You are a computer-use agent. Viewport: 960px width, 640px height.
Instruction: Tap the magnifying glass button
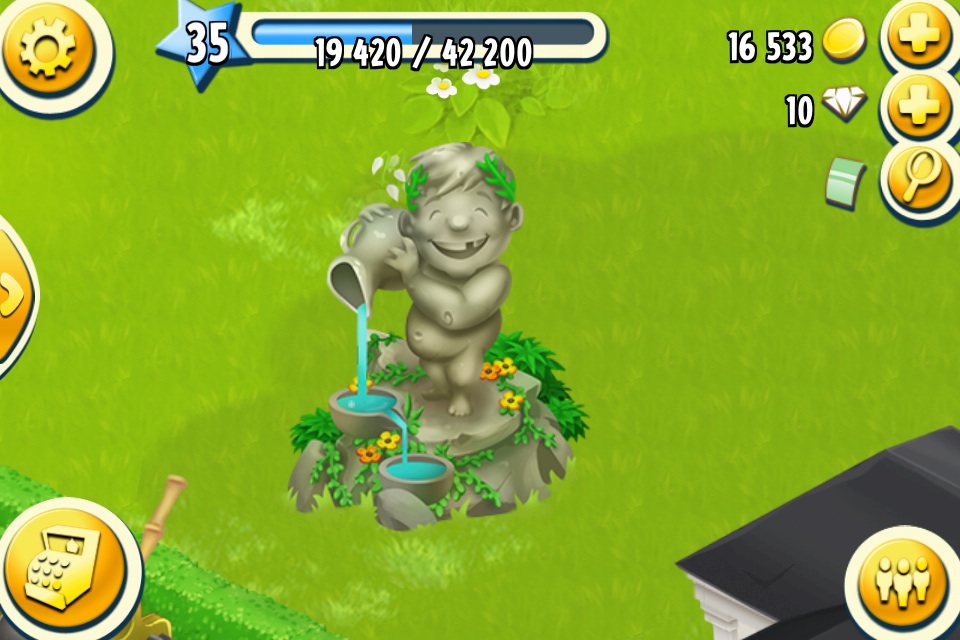point(918,180)
